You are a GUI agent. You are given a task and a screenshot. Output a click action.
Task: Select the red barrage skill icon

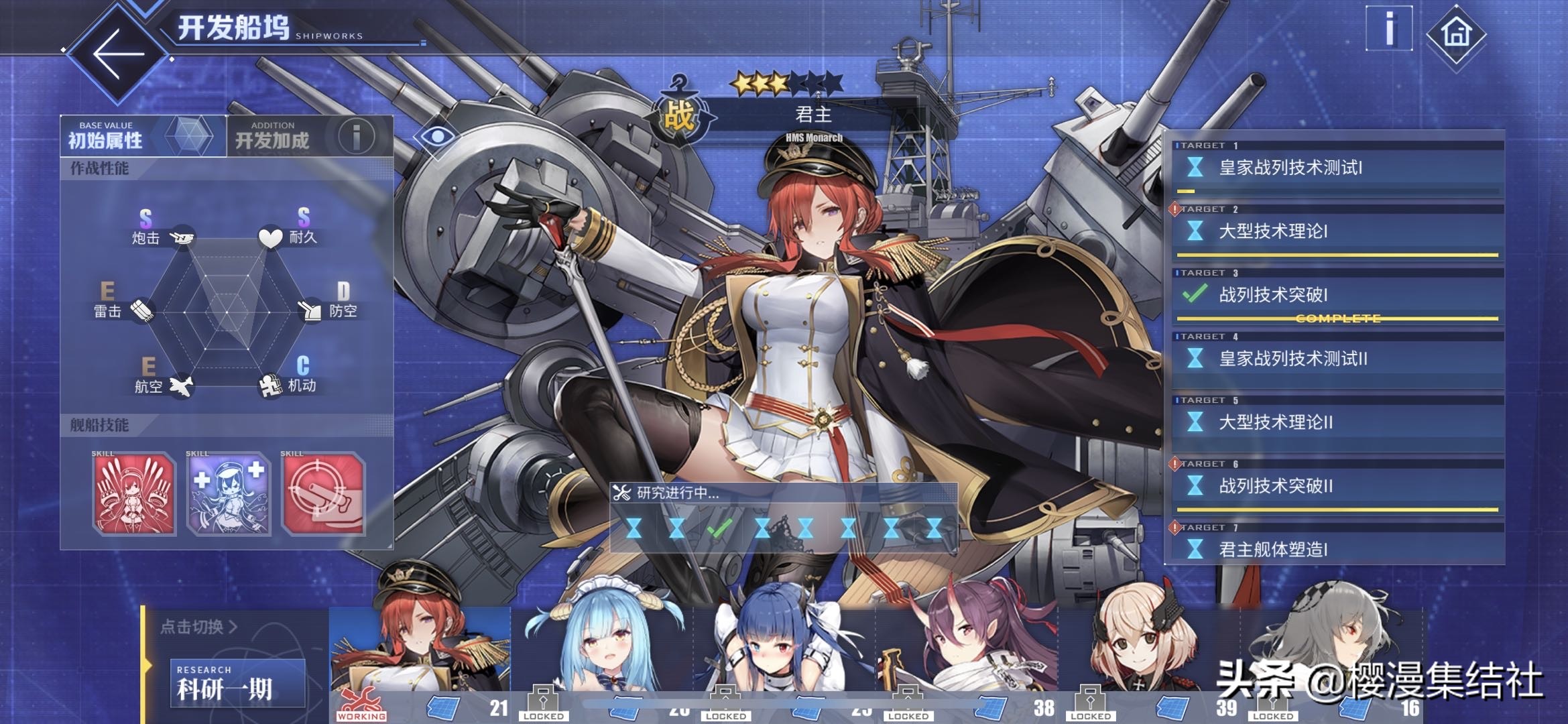point(134,495)
